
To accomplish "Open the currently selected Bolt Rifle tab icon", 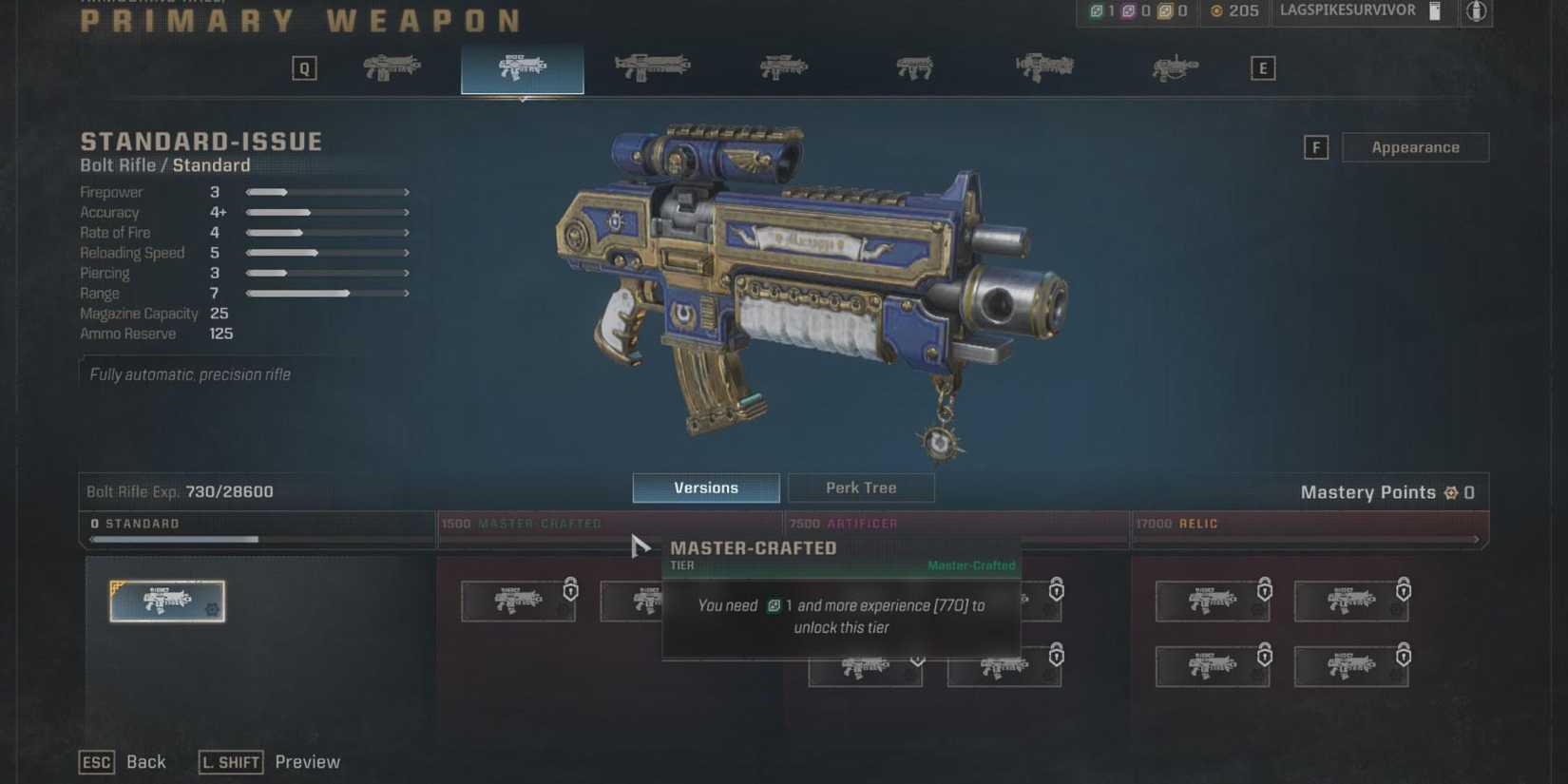I will [x=522, y=68].
